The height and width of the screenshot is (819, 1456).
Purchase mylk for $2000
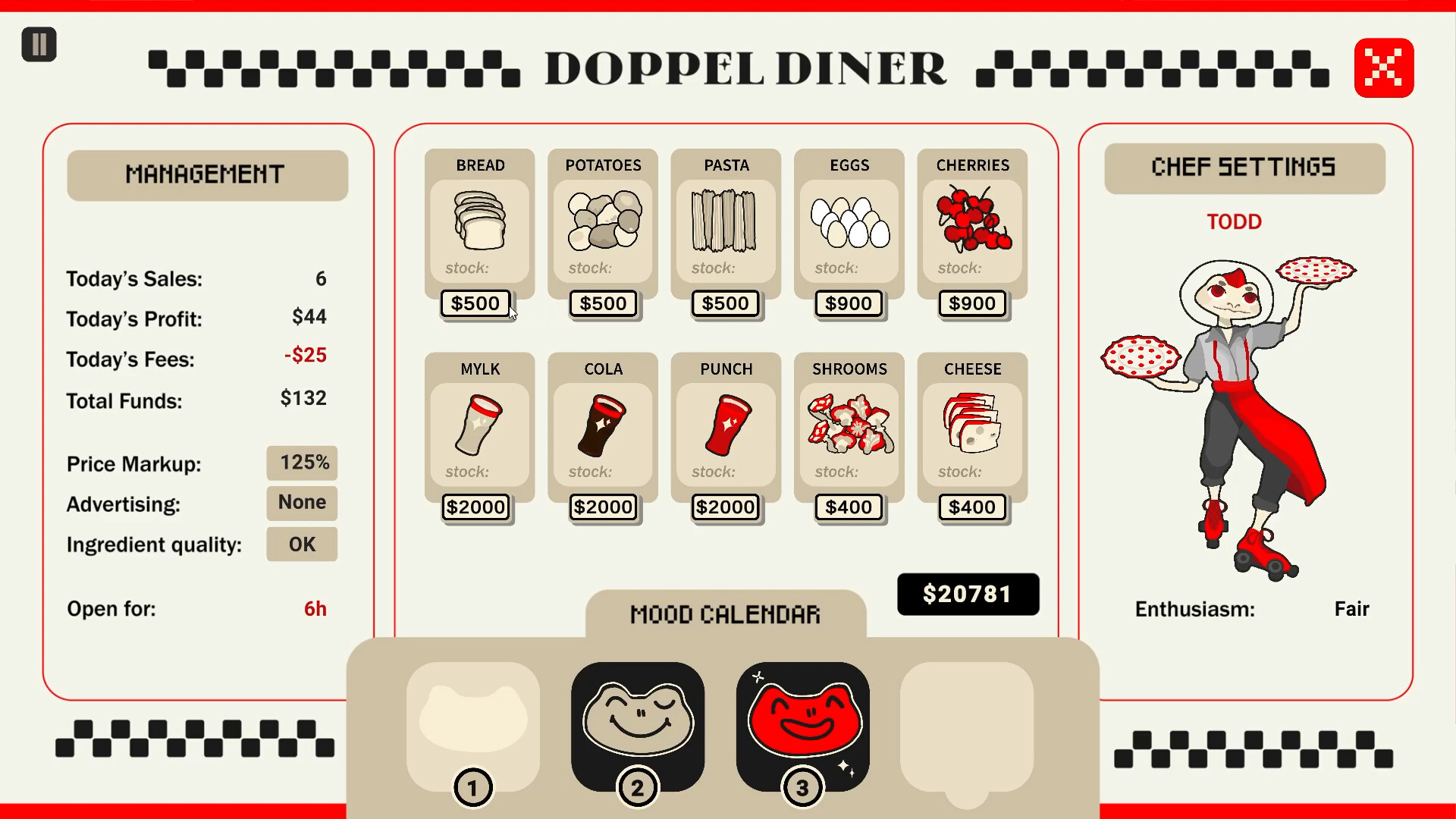[476, 507]
